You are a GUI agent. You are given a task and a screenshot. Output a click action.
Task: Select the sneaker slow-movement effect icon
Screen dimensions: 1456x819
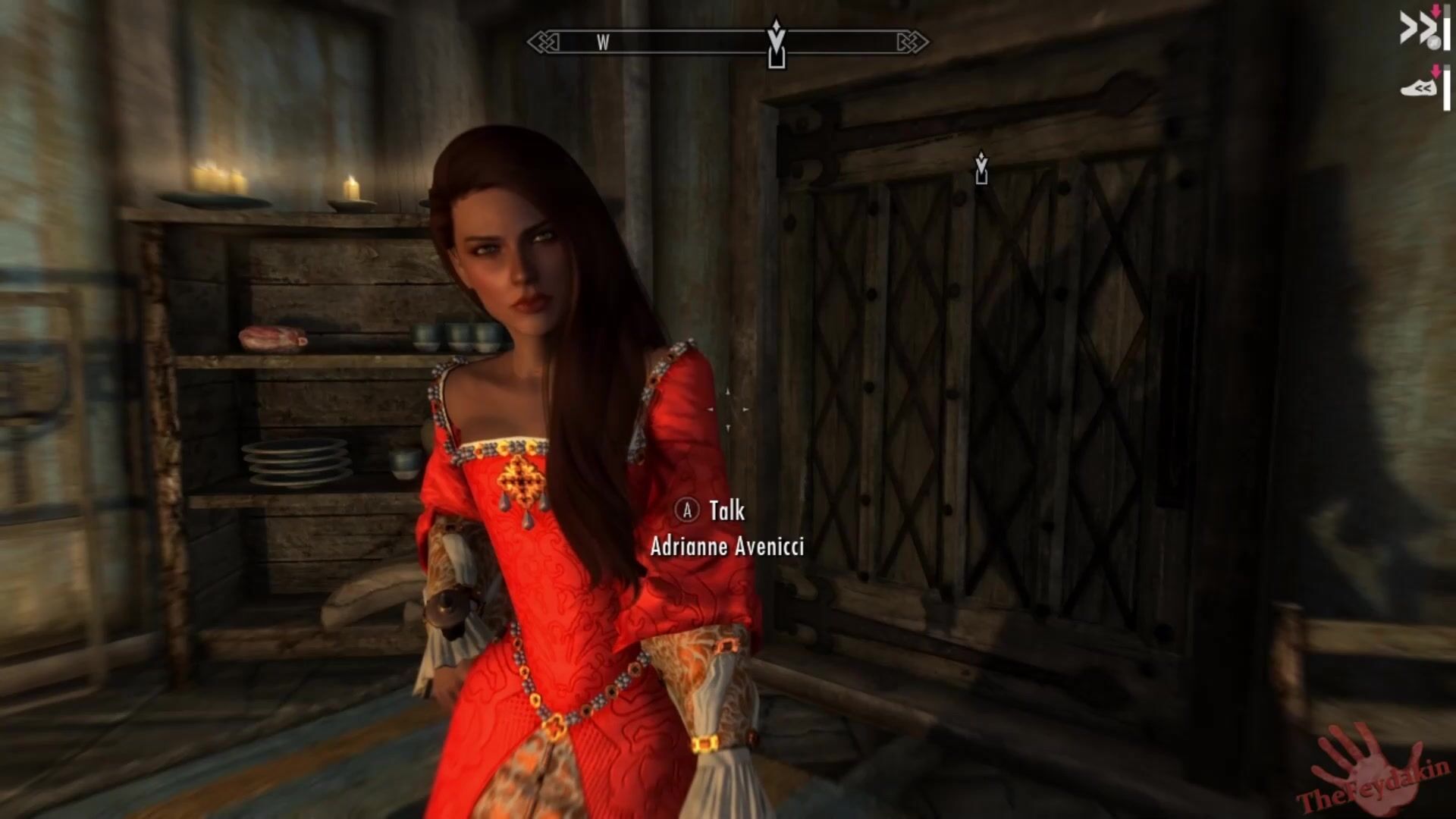(1418, 89)
